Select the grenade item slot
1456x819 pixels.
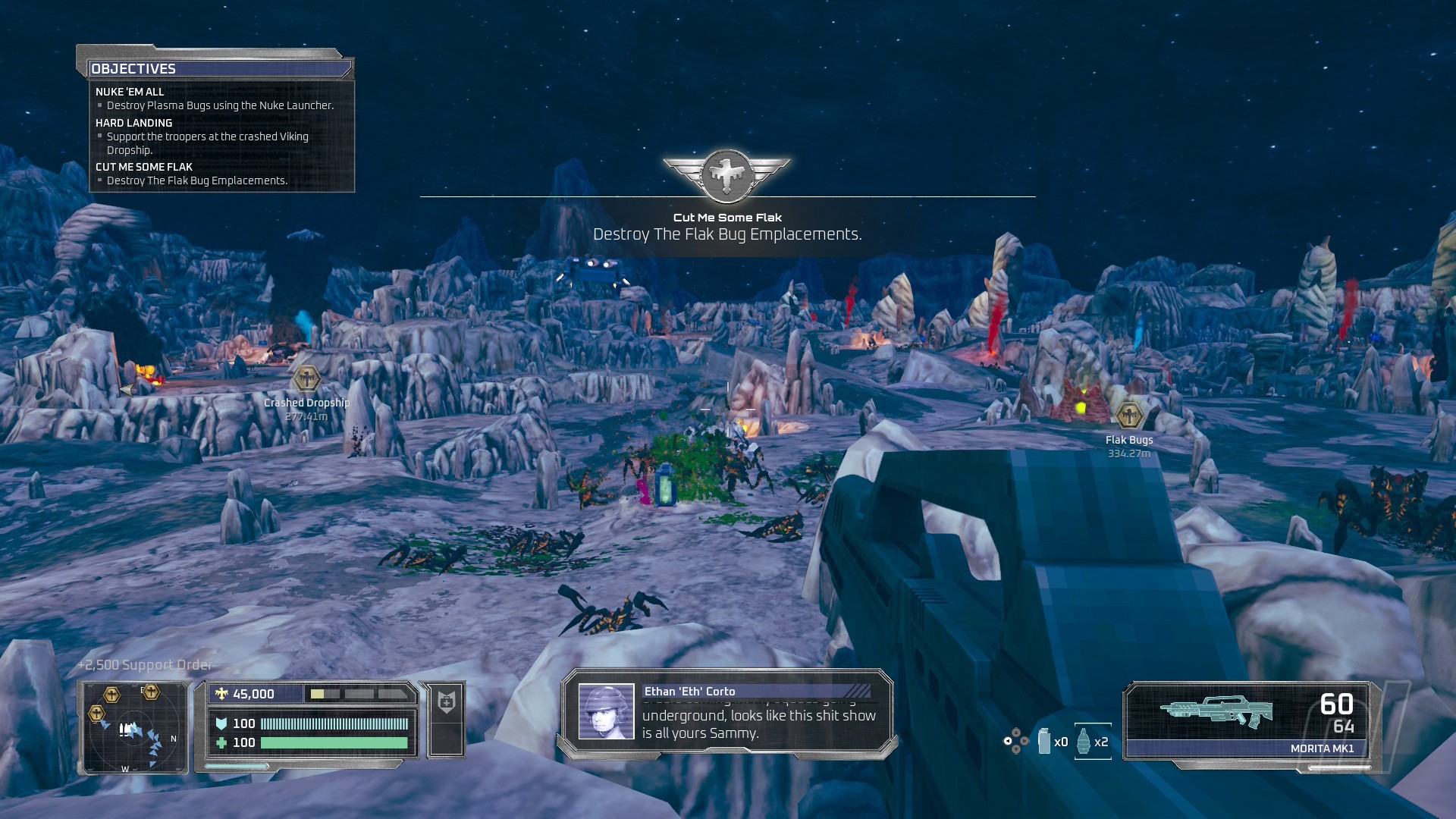1084,741
